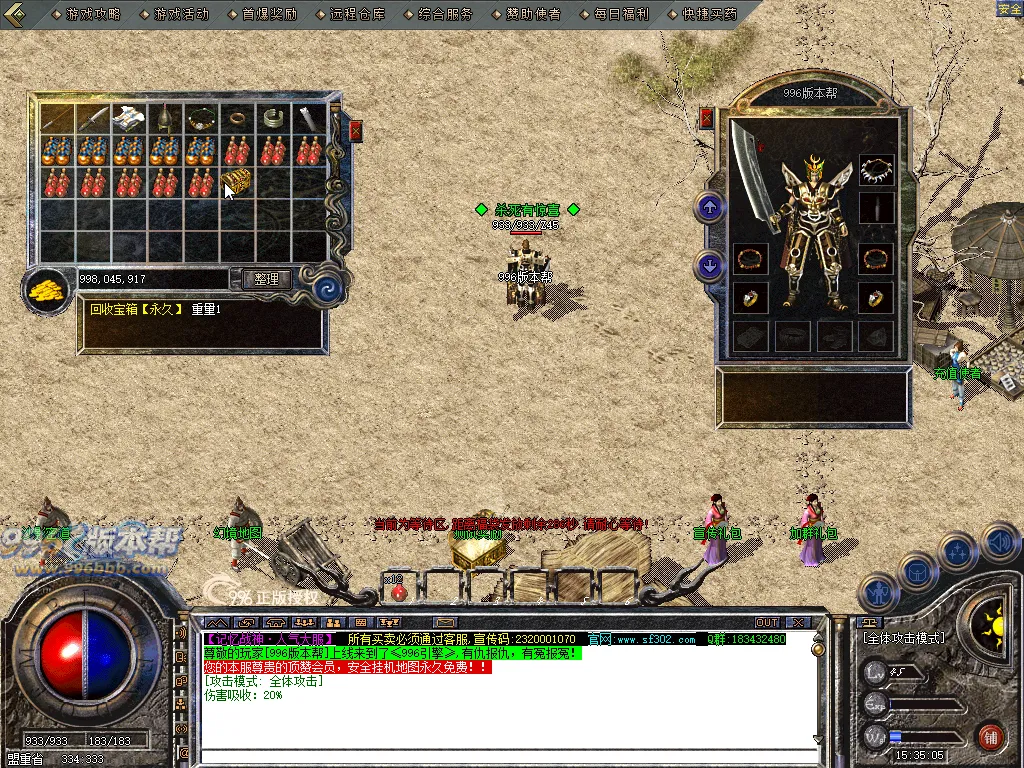Select the golden treasure chest in the bag
The width and height of the screenshot is (1024, 768).
[236, 181]
